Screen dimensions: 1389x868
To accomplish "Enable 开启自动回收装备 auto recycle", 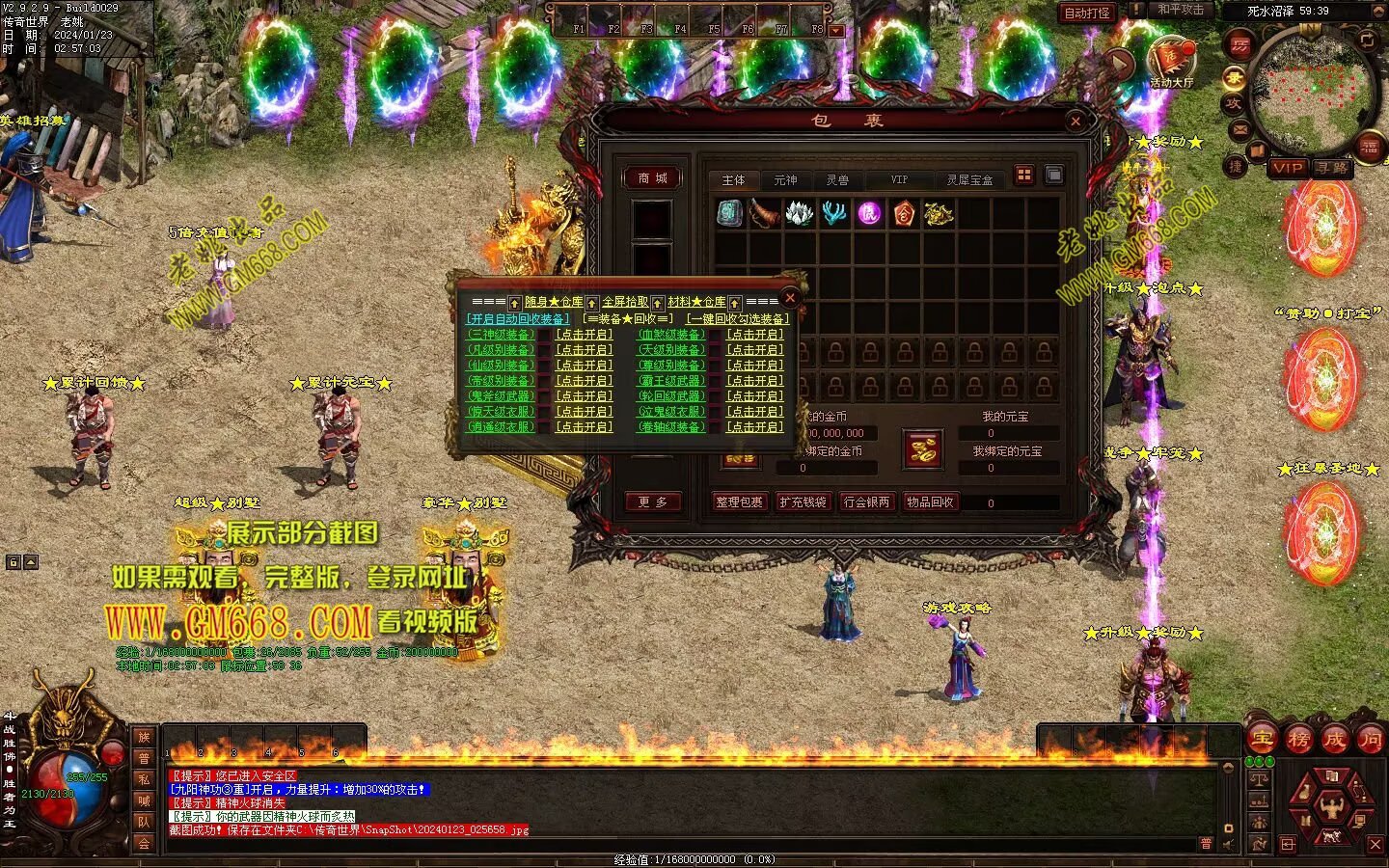I will pyautogui.click(x=518, y=319).
